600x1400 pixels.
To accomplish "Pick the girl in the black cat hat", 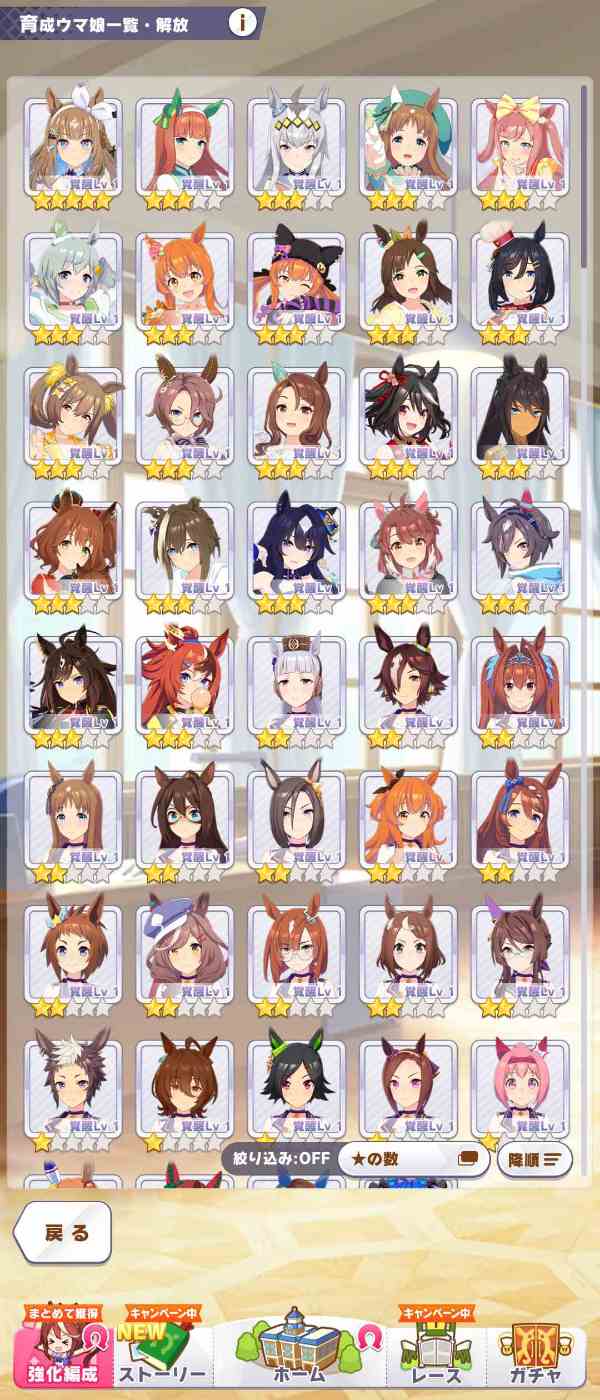I will coord(296,284).
